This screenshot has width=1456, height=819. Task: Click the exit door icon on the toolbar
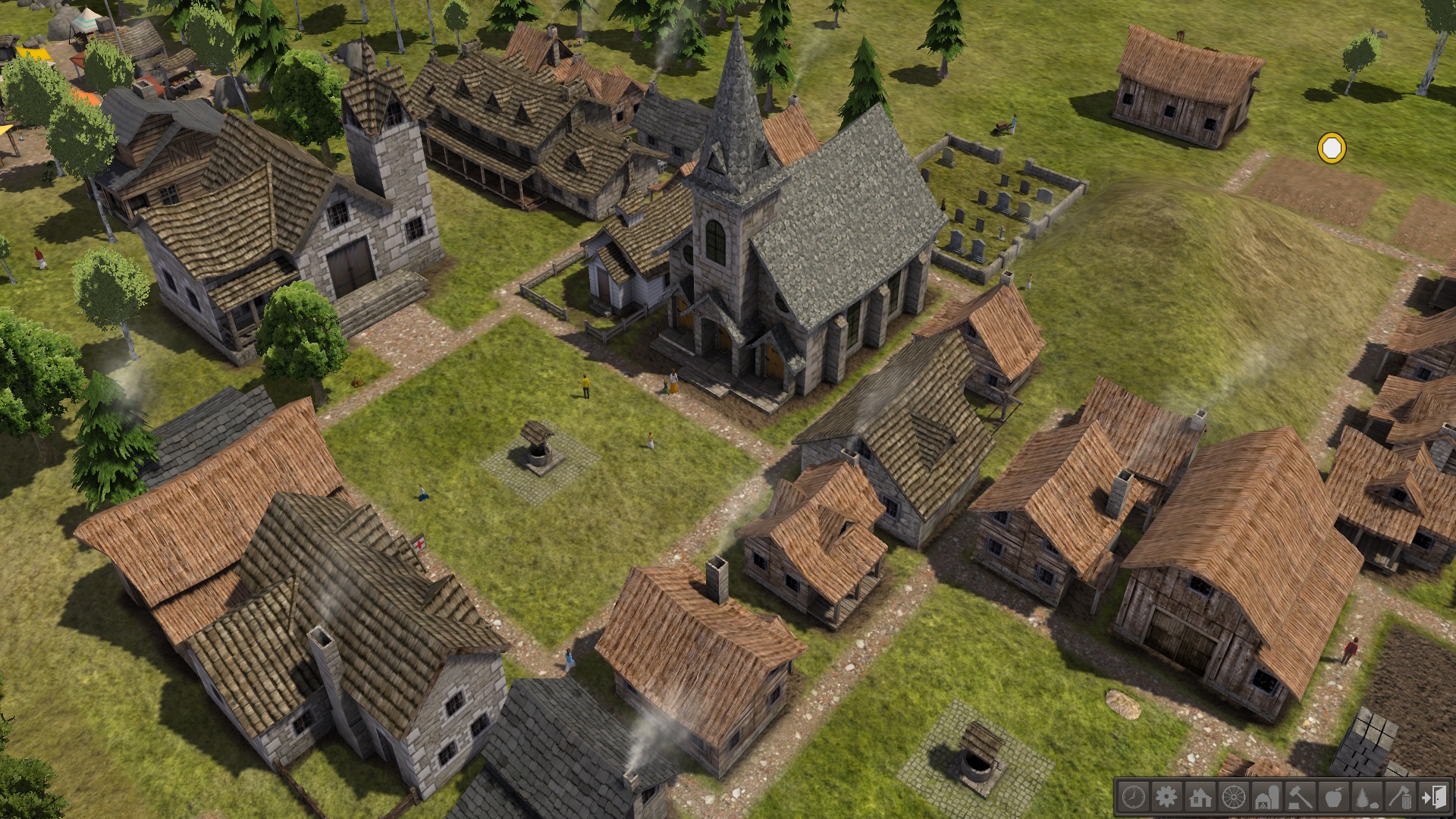1433,799
